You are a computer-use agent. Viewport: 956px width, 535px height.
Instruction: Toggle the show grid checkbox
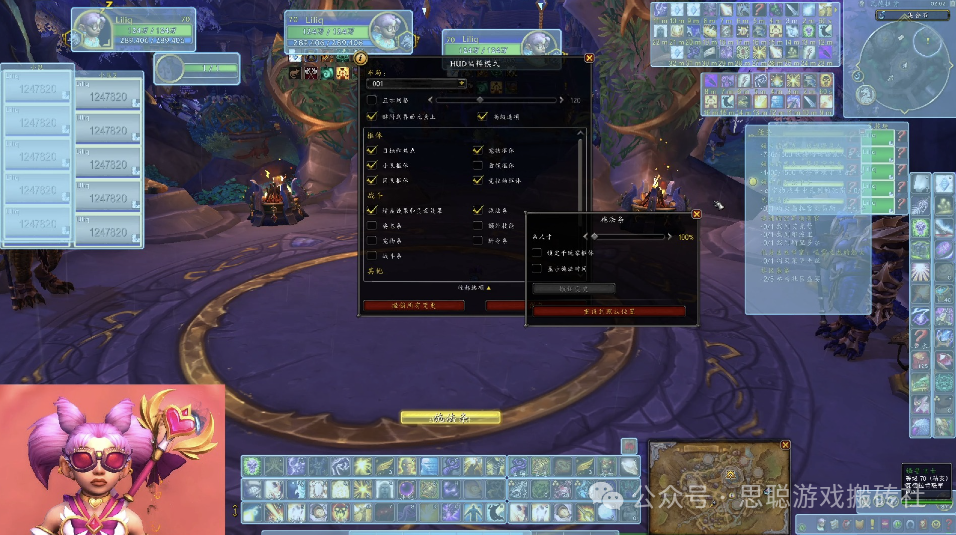(372, 100)
